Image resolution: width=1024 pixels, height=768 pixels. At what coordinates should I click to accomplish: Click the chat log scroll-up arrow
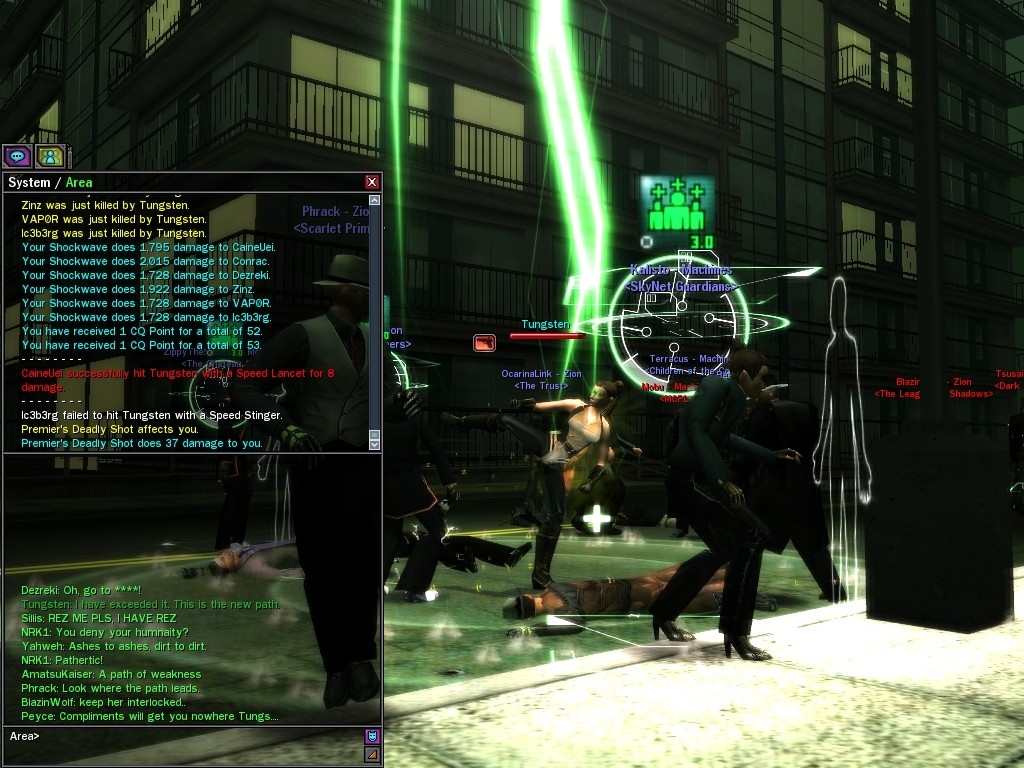tap(375, 200)
